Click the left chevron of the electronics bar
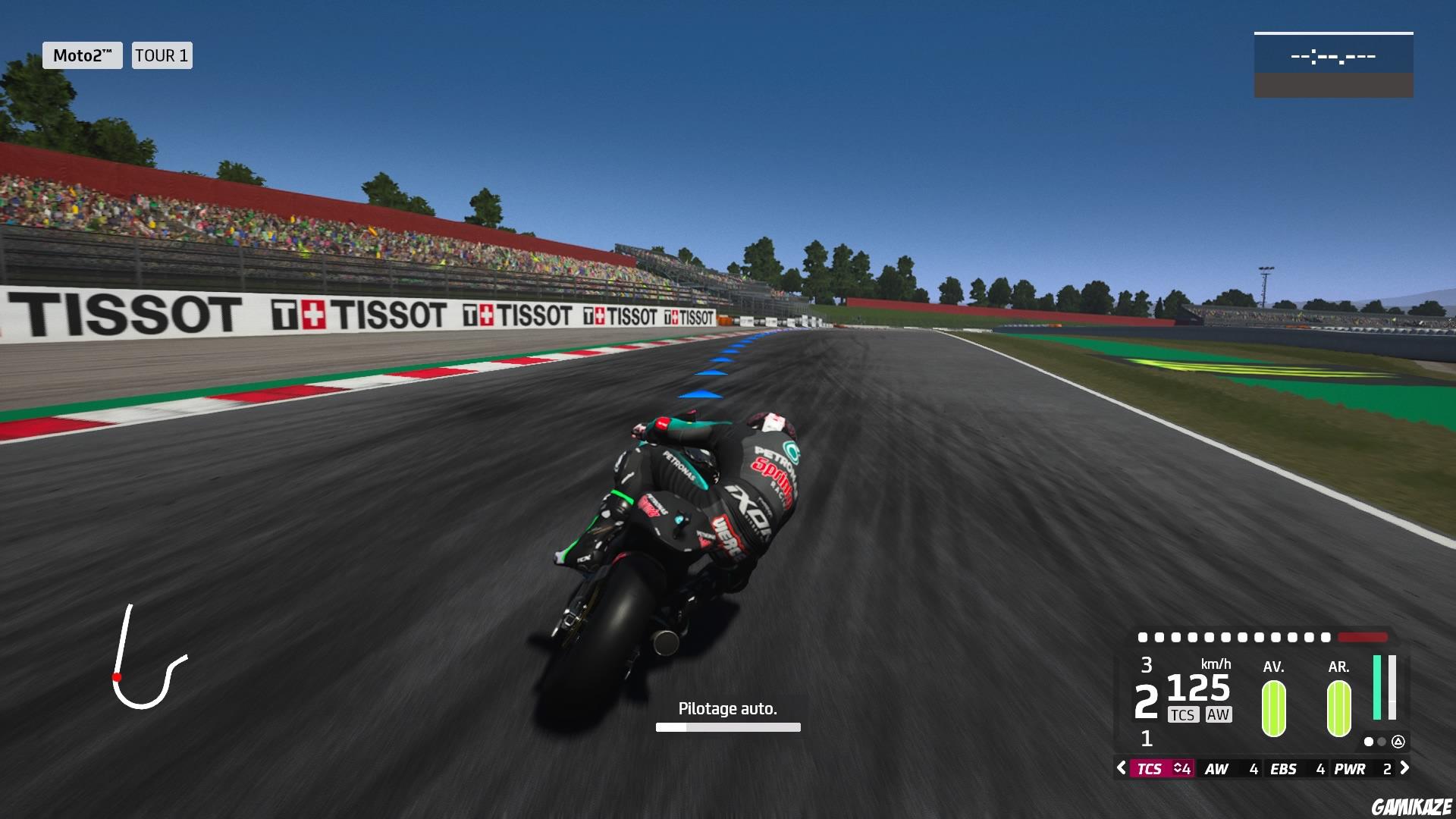1456x819 pixels. click(x=1121, y=769)
